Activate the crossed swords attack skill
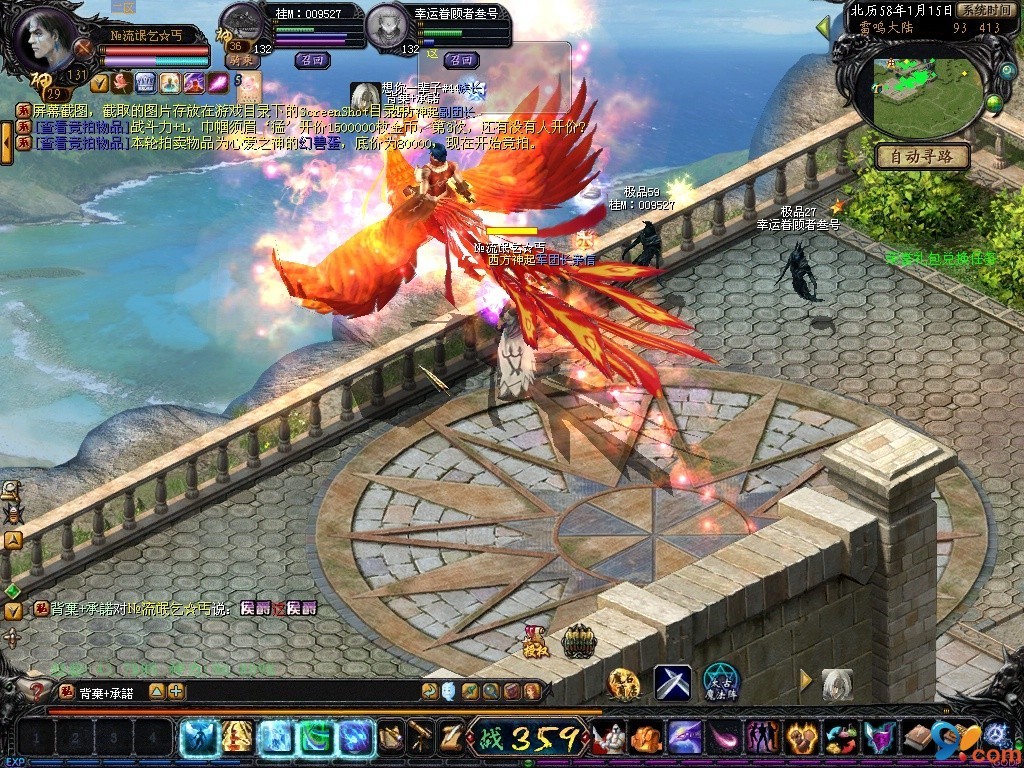 coord(672,682)
